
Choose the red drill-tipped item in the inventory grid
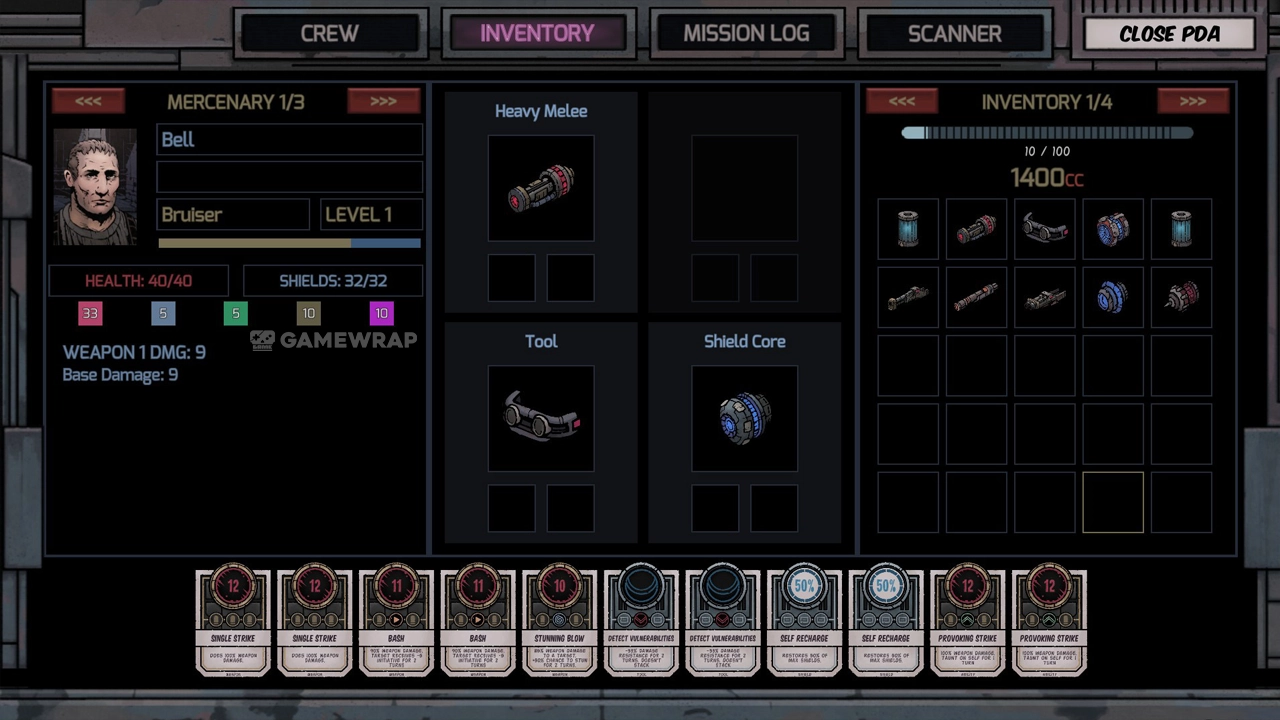[x=1181, y=298]
